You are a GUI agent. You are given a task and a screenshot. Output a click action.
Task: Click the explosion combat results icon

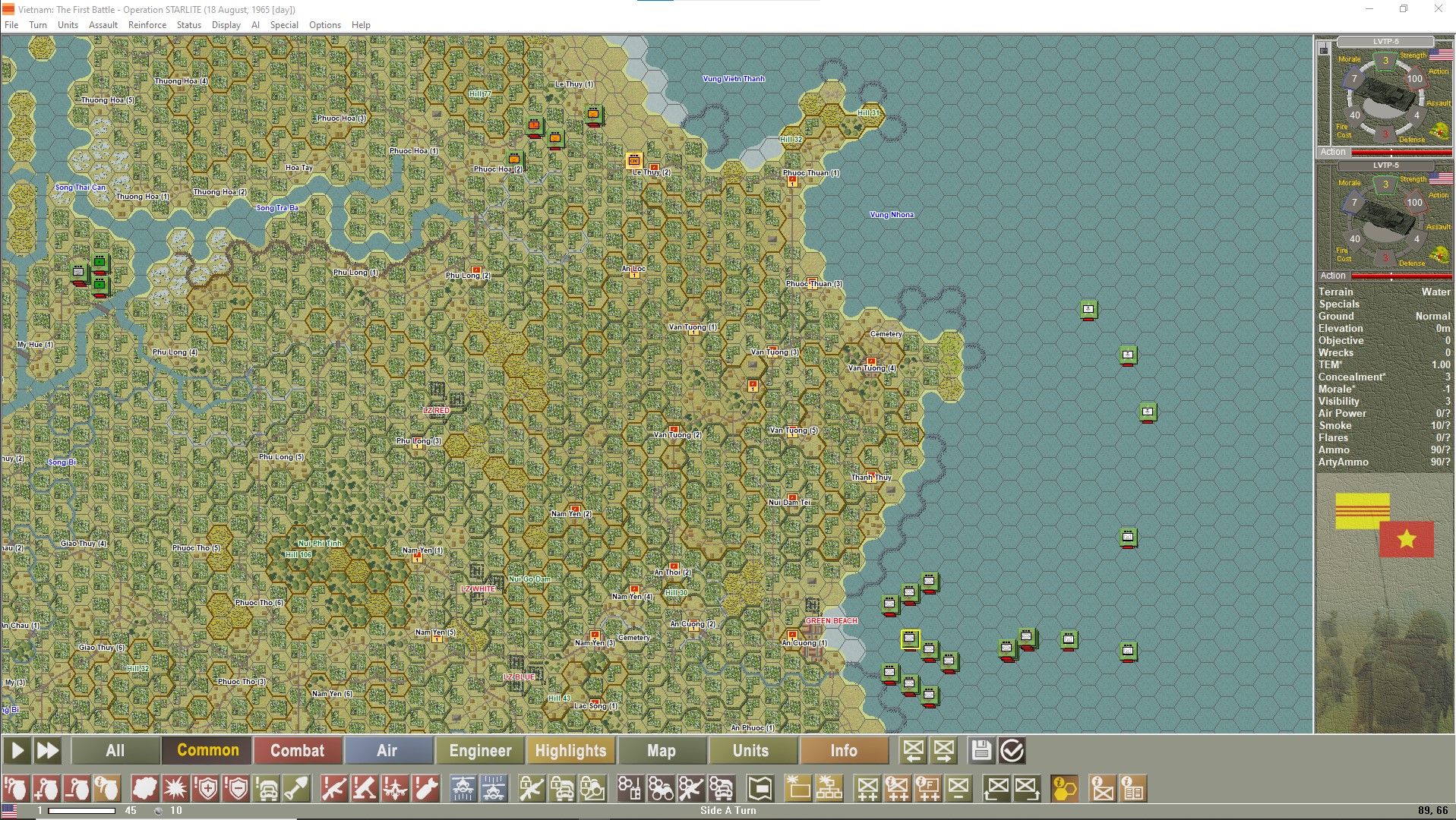click(x=175, y=788)
